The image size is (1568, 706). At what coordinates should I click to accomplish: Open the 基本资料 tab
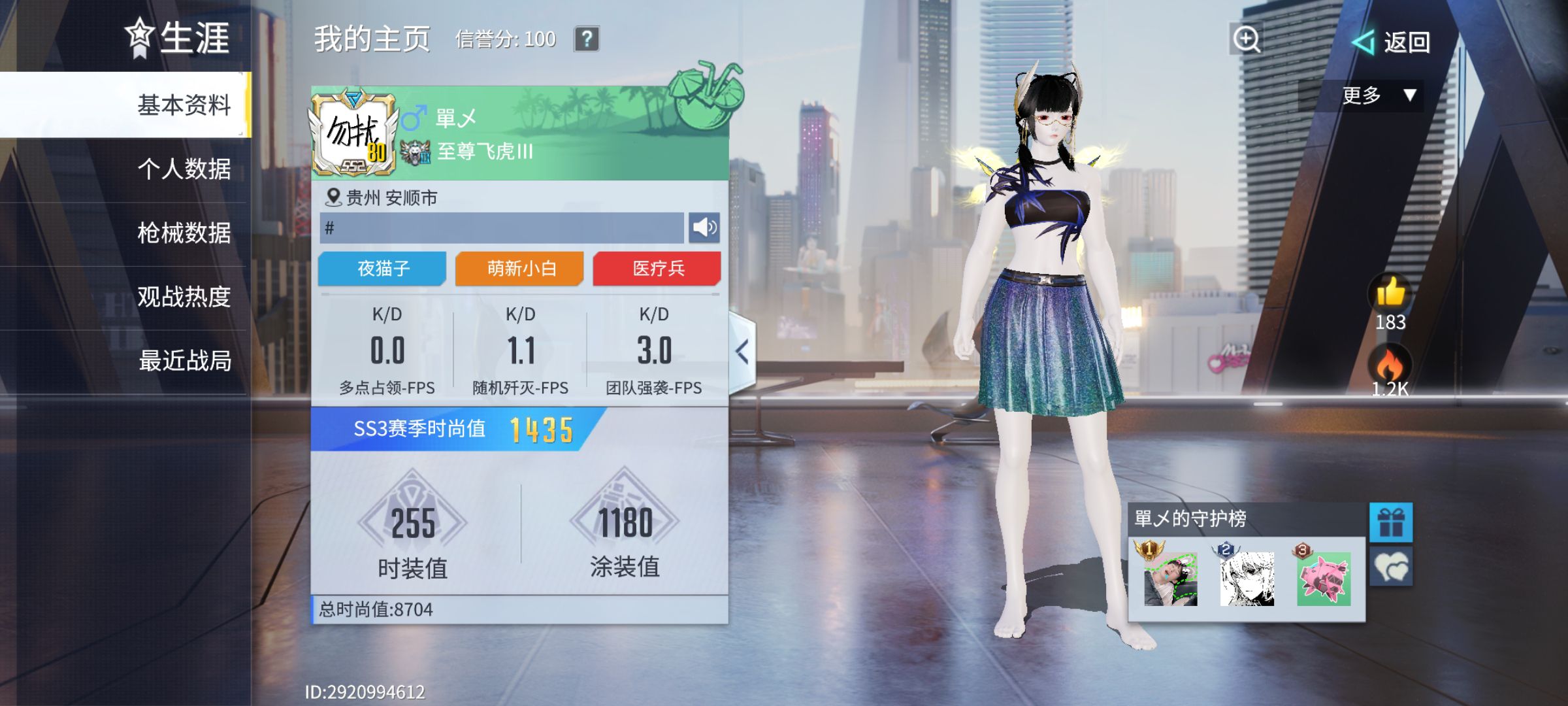point(184,105)
